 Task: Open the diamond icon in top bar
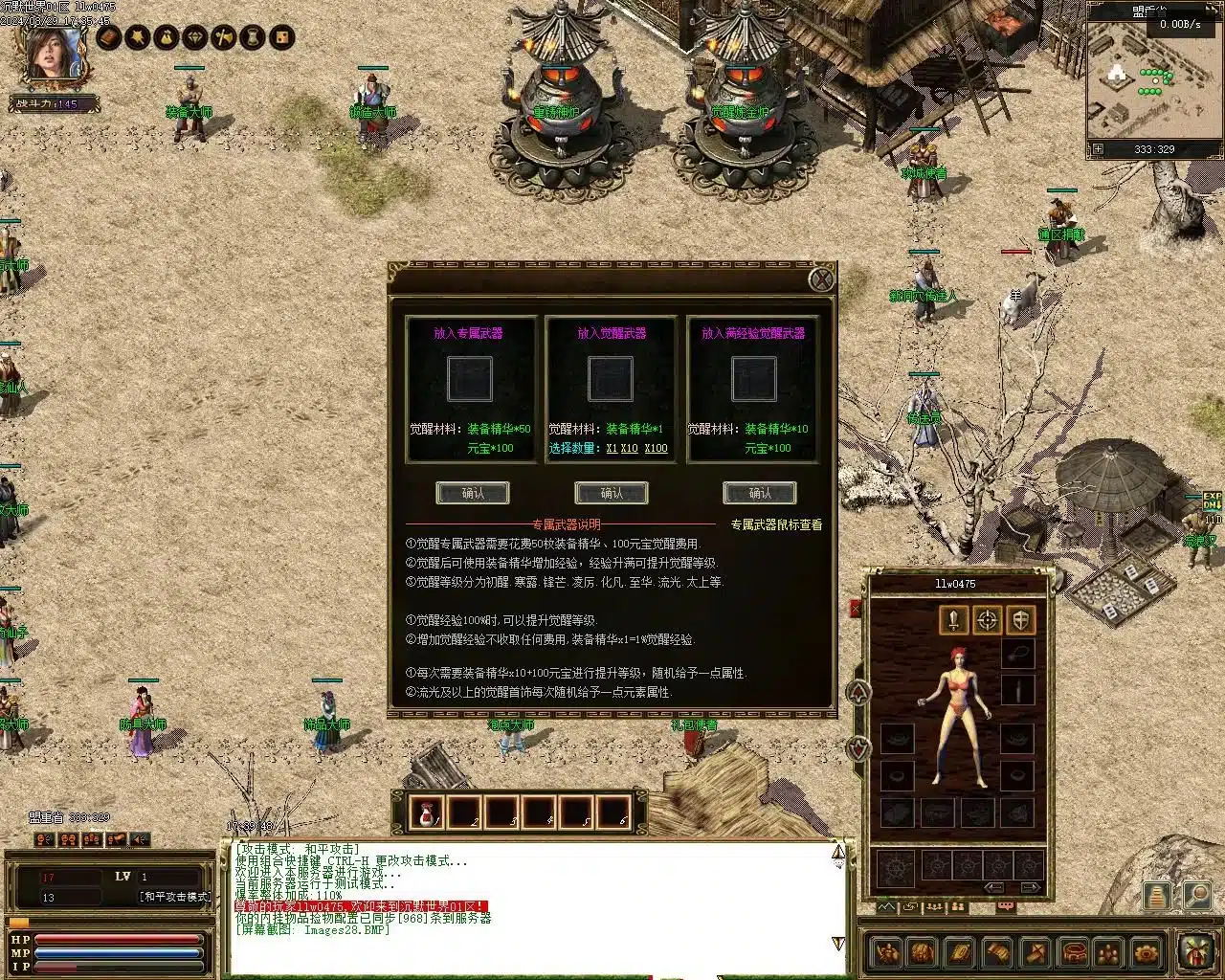tap(196, 37)
